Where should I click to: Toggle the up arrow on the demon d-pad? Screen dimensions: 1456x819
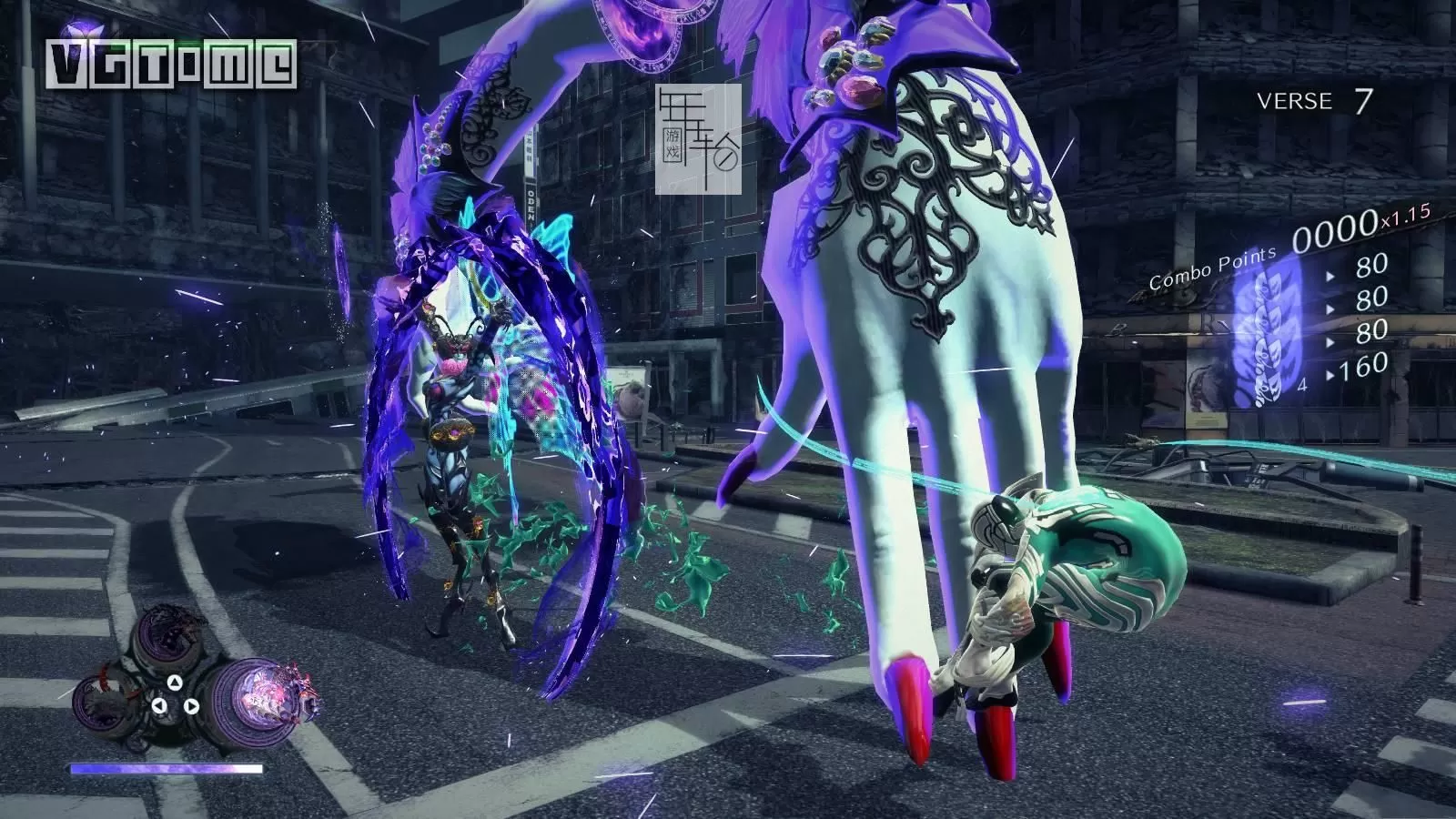click(x=175, y=683)
